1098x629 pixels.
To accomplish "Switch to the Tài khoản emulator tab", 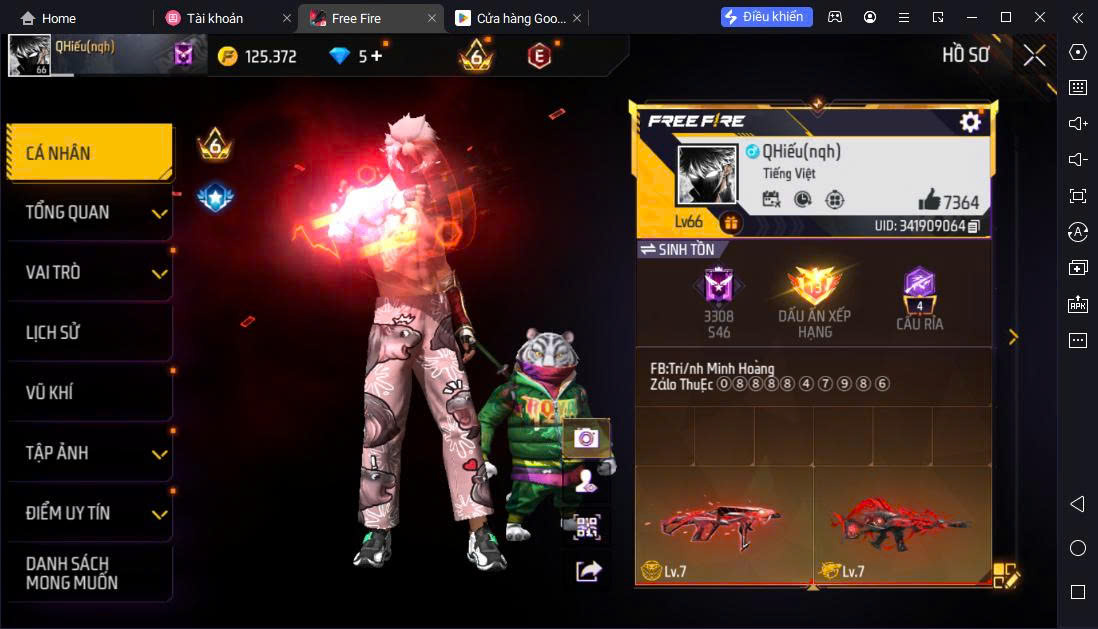I will [x=214, y=18].
